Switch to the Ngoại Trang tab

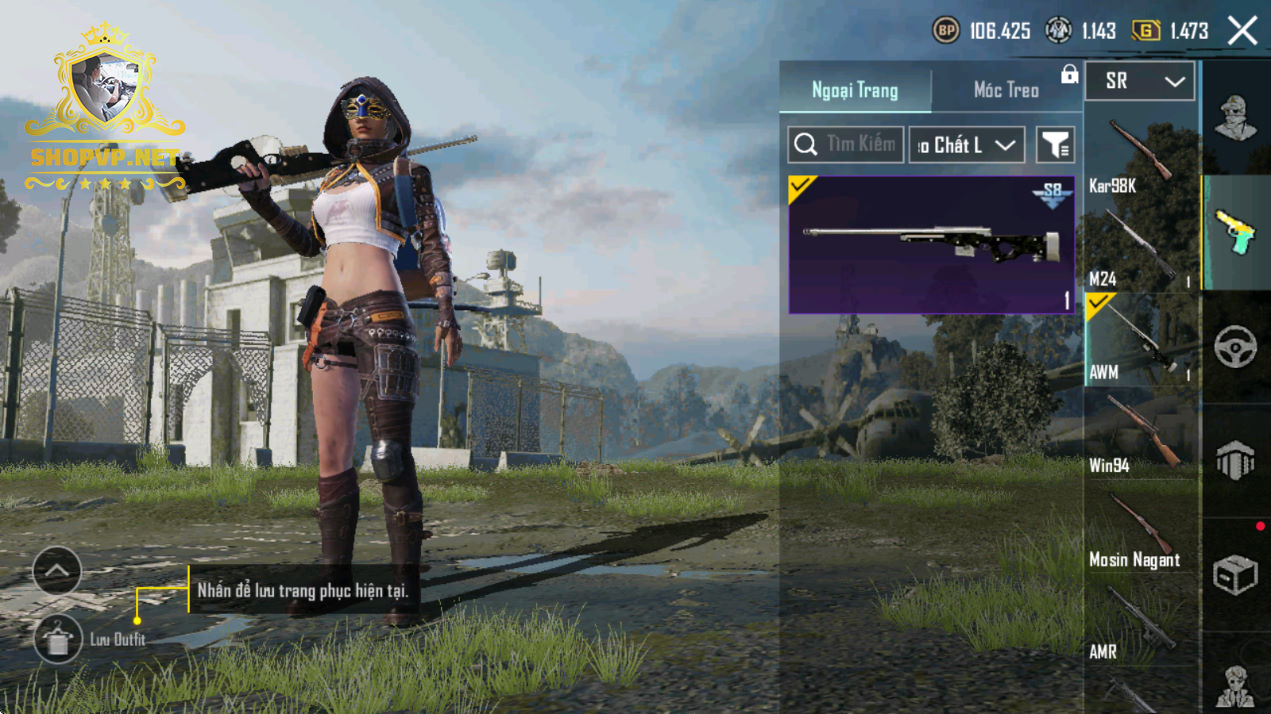tap(855, 90)
